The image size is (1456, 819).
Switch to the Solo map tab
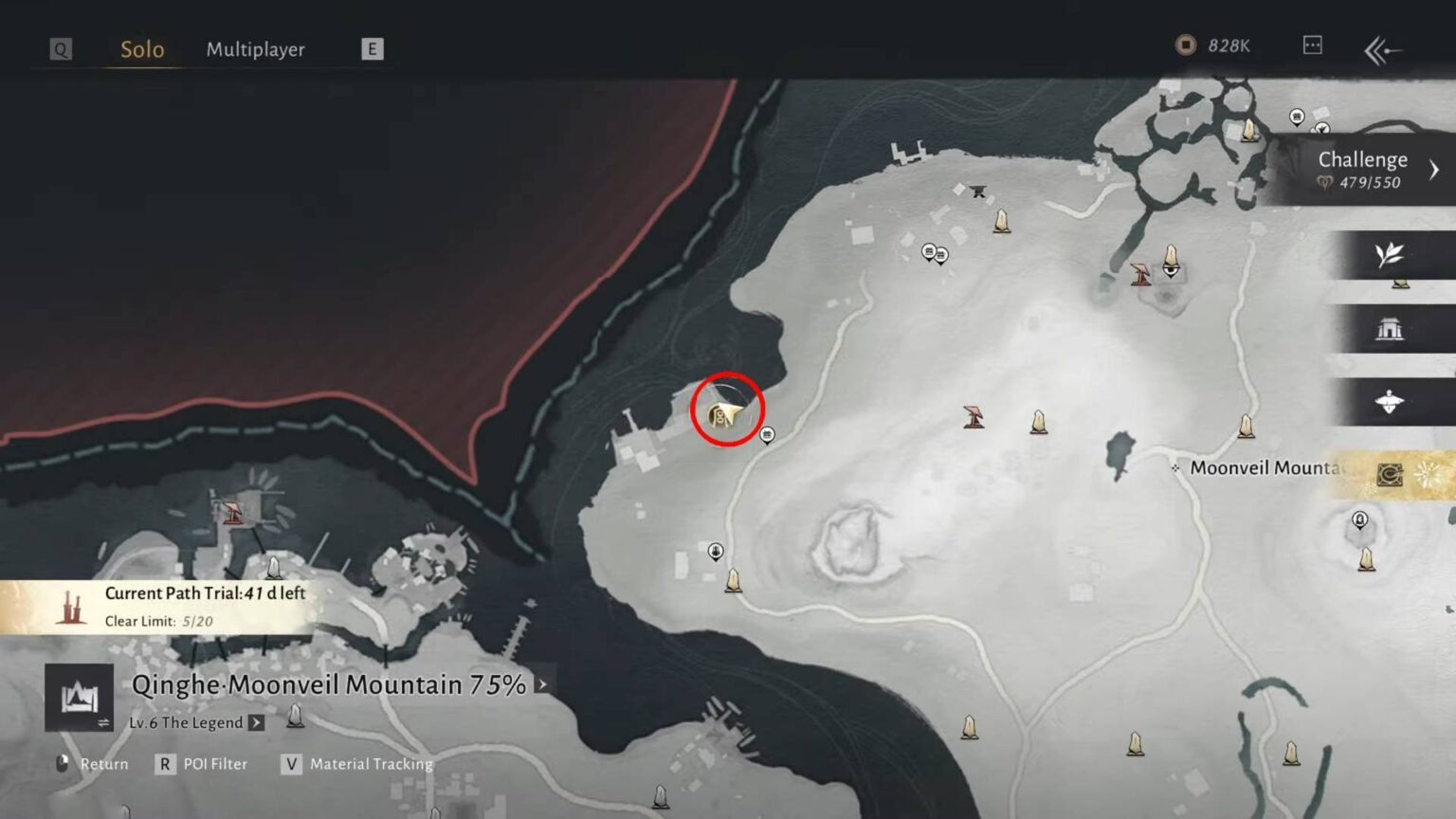click(142, 49)
